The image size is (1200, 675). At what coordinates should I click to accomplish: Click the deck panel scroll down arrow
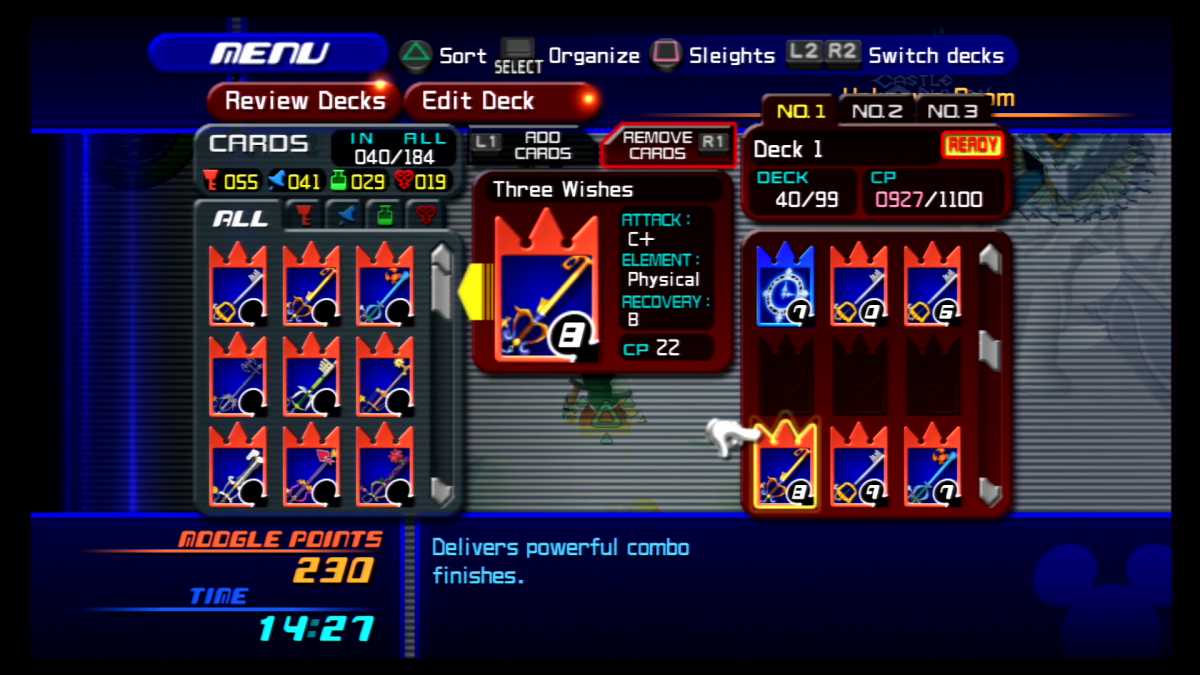989,490
